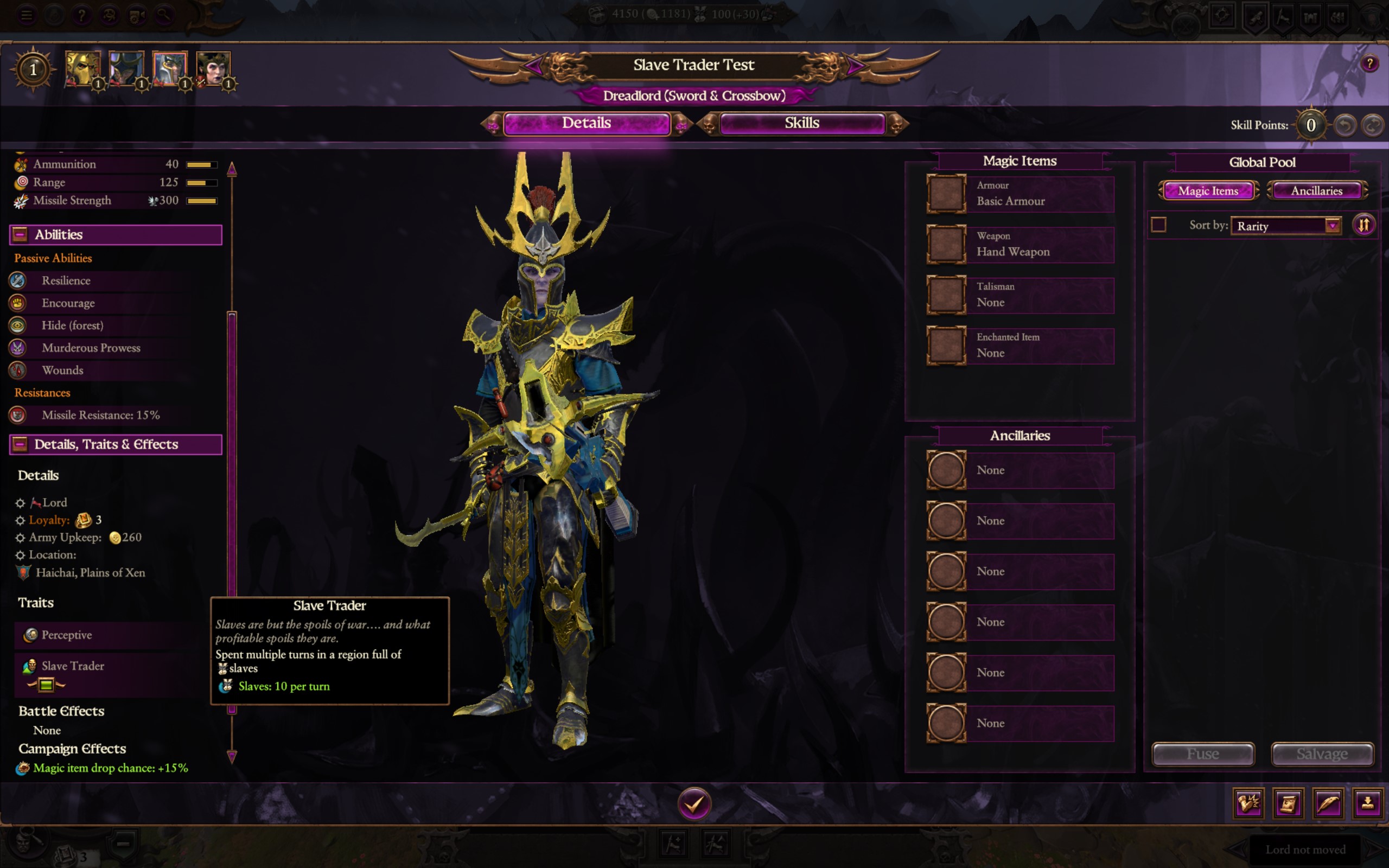Open the main game menu
The image size is (1389, 868).
(27, 16)
